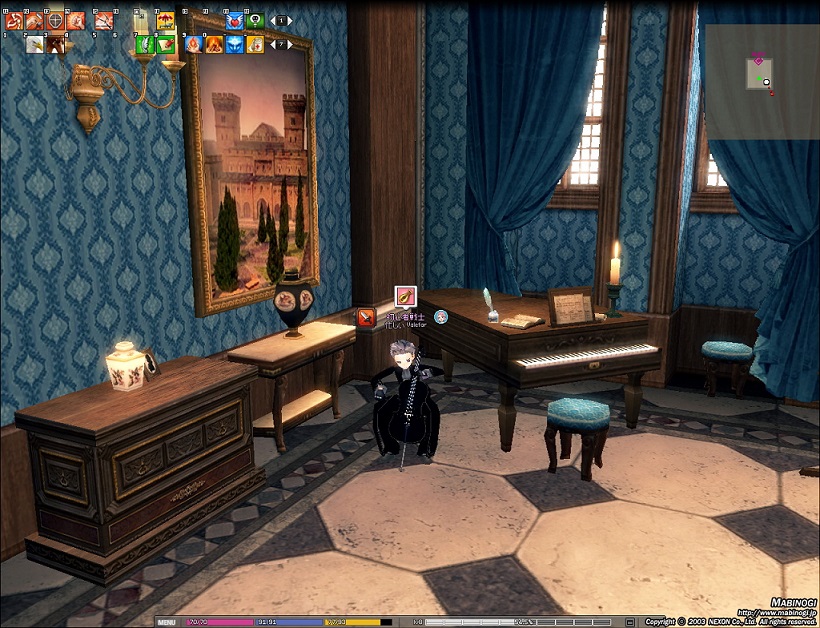Toggle the sword combat mode icon
This screenshot has height=628, width=820.
(367, 318)
